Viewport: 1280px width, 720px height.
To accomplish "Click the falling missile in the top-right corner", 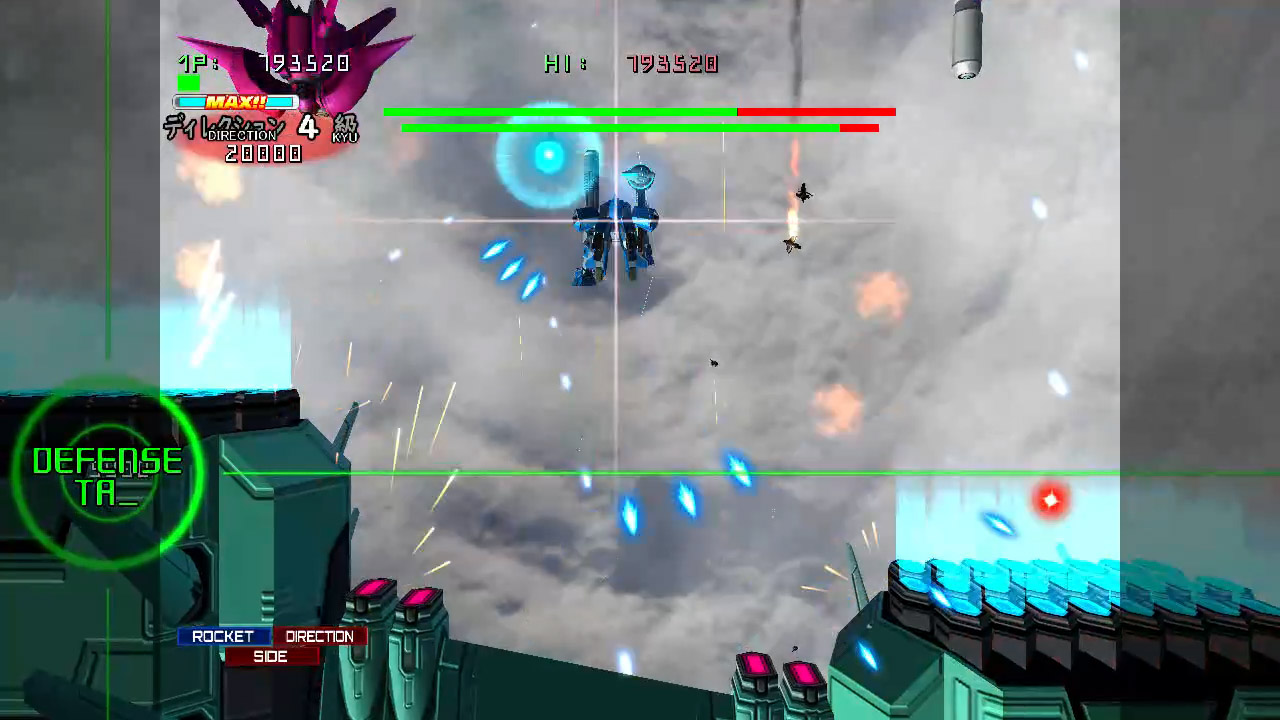I will click(x=965, y=40).
